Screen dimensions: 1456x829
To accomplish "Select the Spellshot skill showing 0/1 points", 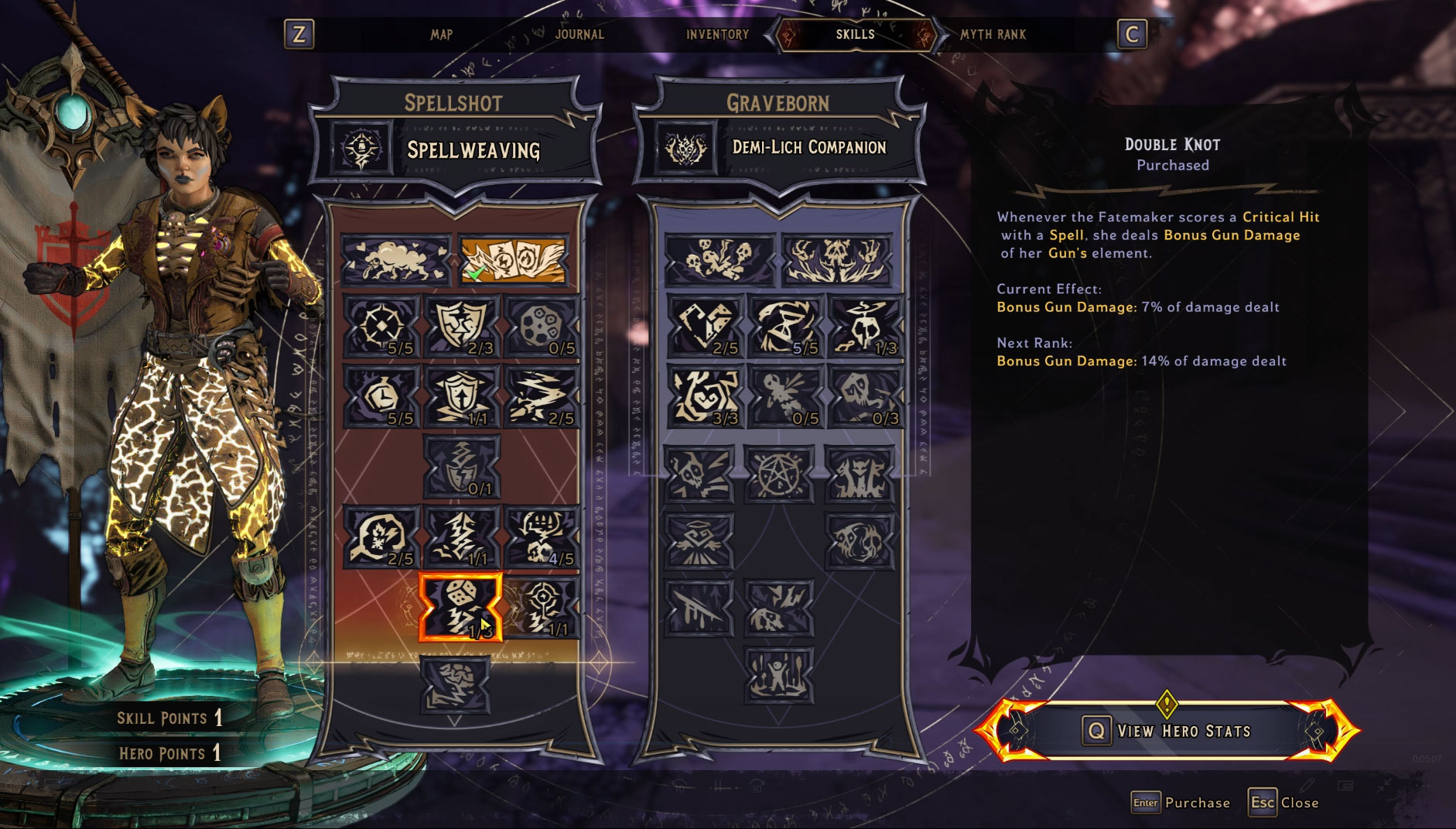I will point(462,466).
